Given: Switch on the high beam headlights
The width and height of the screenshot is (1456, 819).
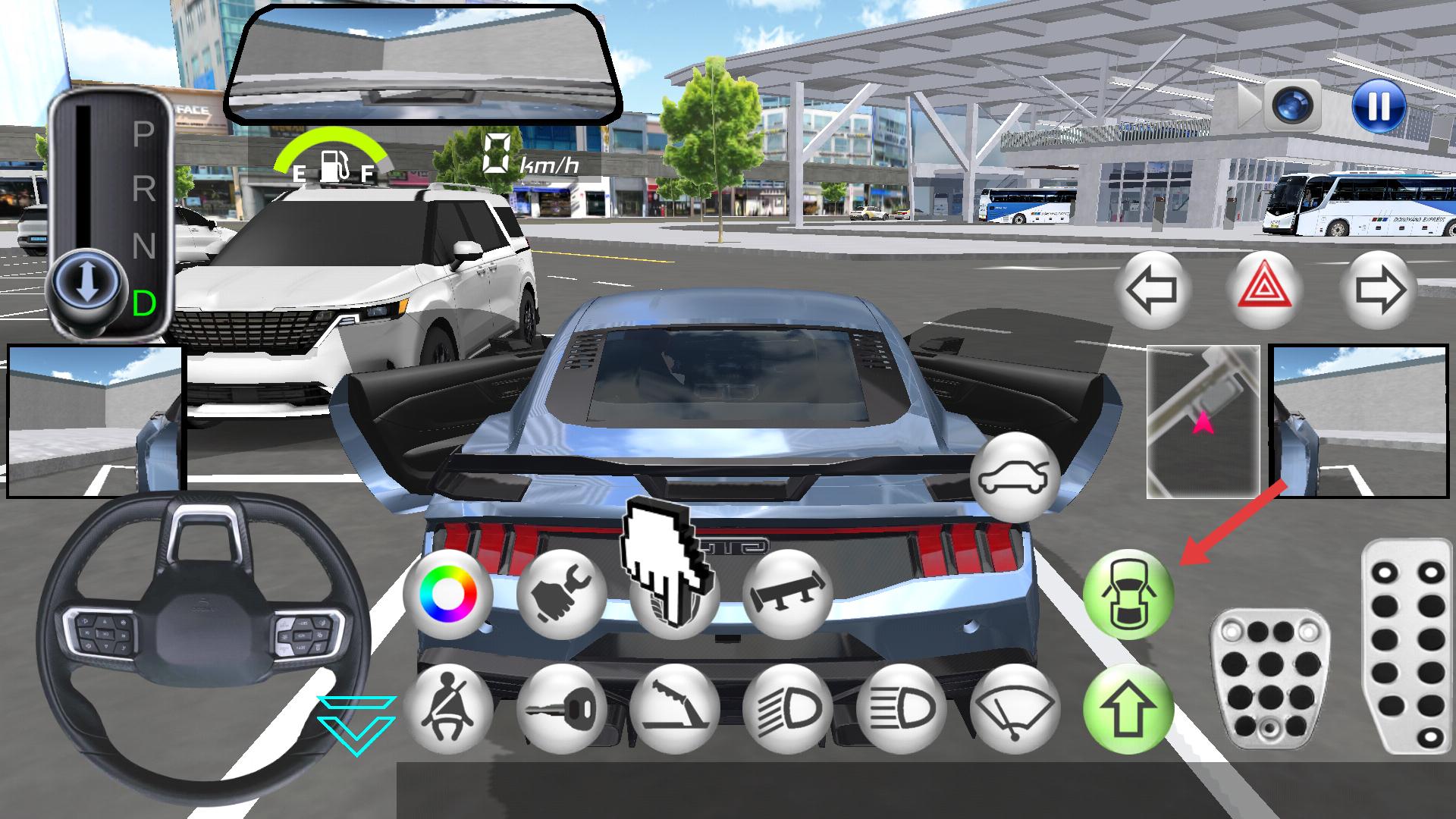Looking at the screenshot, I should coord(901,708).
